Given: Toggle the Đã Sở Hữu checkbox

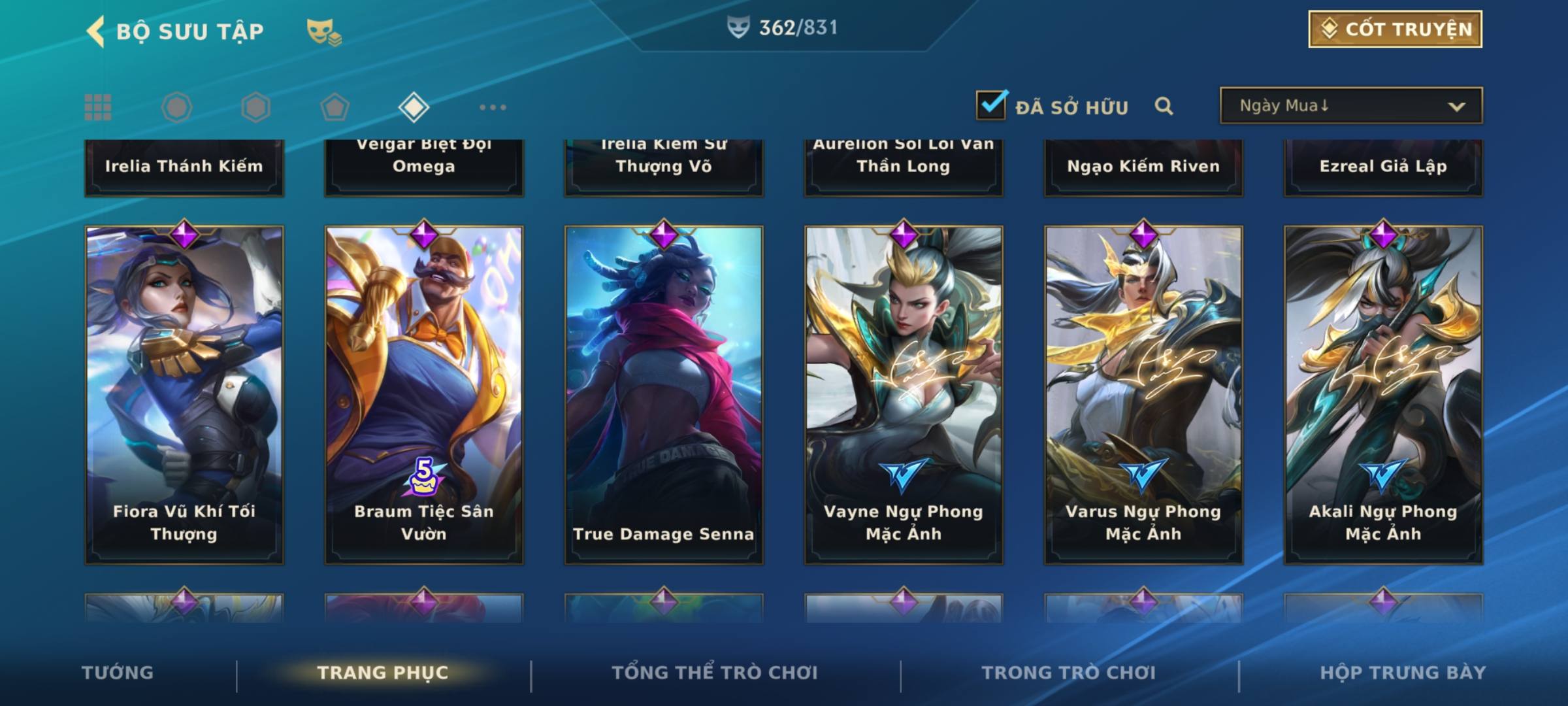Looking at the screenshot, I should pos(991,105).
